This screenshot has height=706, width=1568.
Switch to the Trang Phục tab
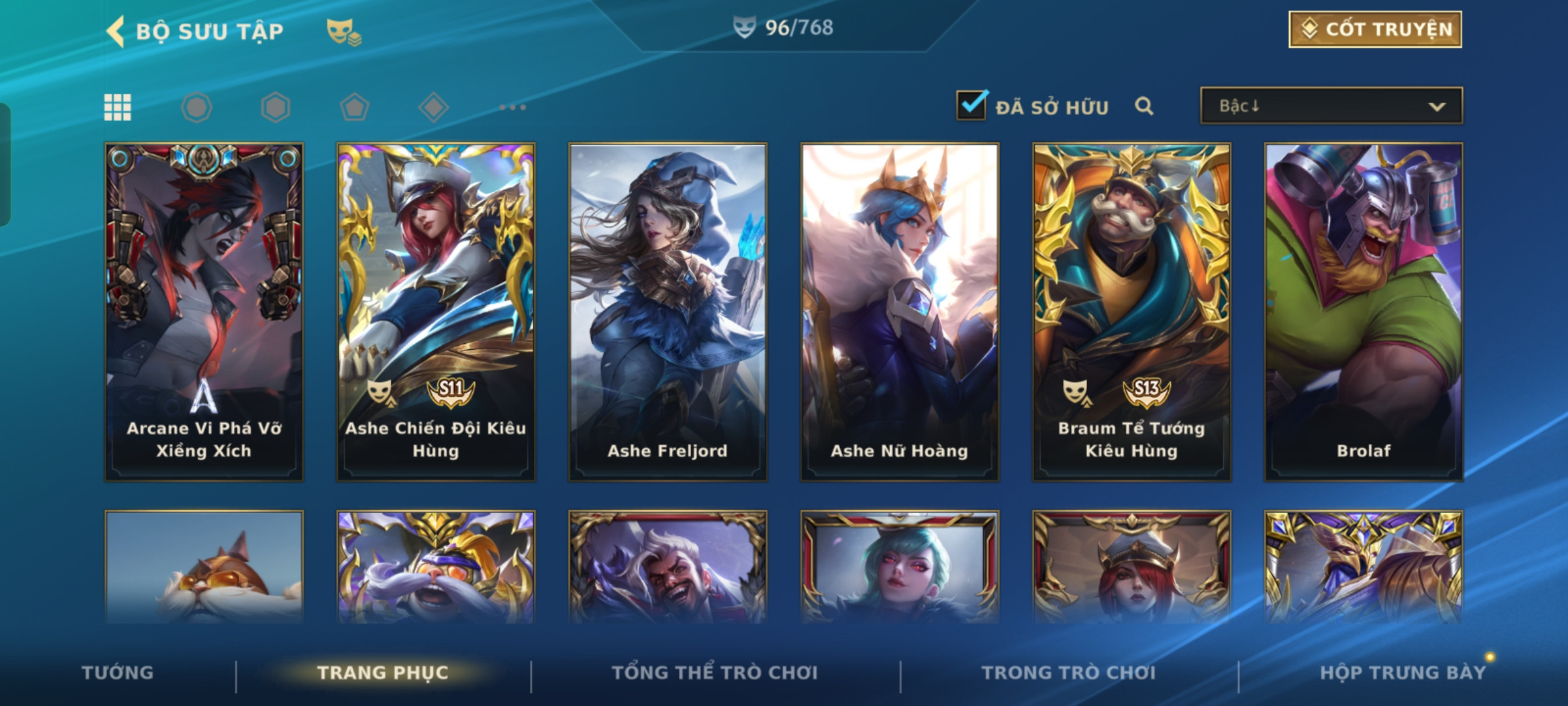click(x=383, y=673)
